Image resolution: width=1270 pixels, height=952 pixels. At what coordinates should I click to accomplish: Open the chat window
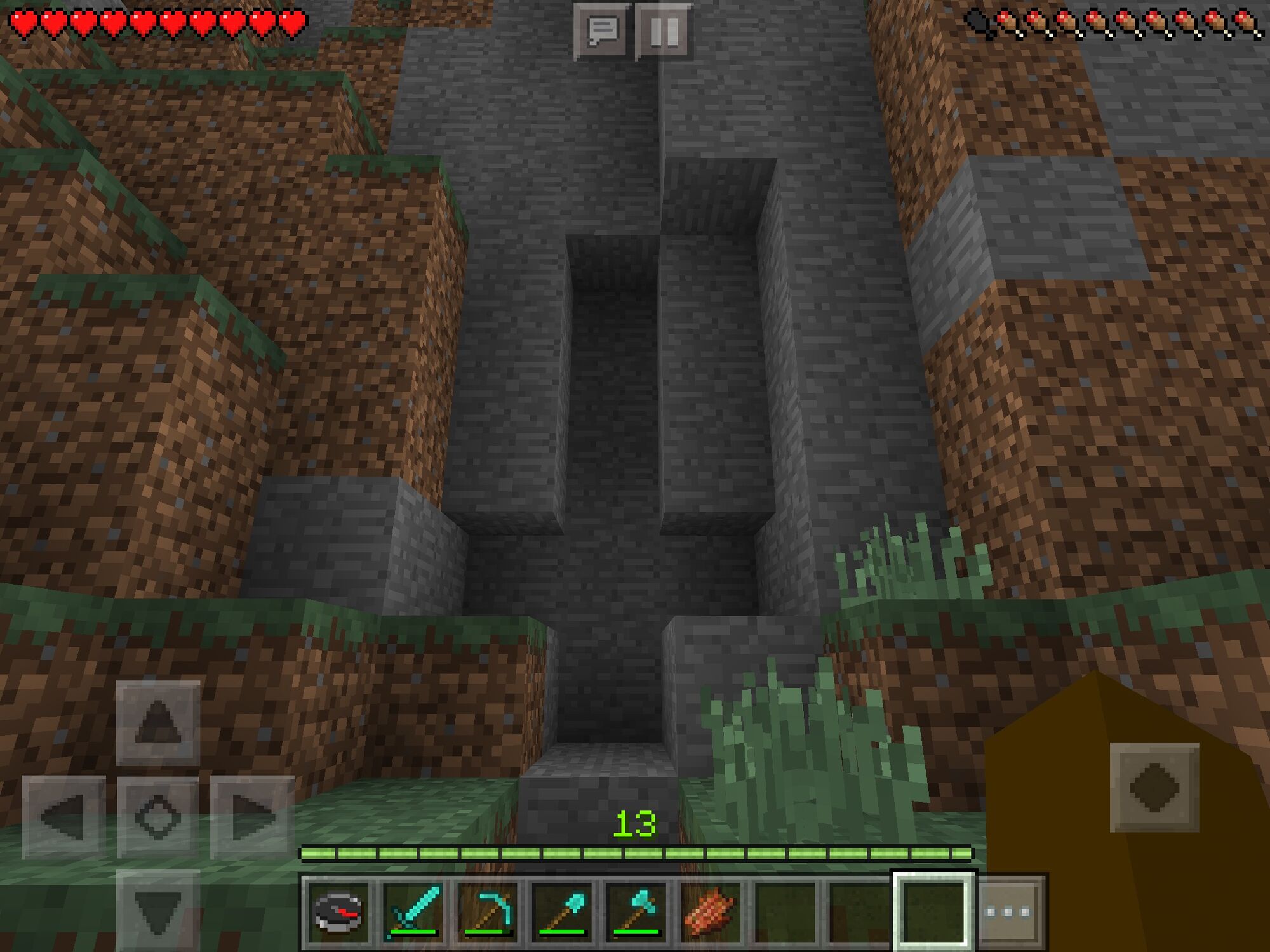tap(602, 29)
